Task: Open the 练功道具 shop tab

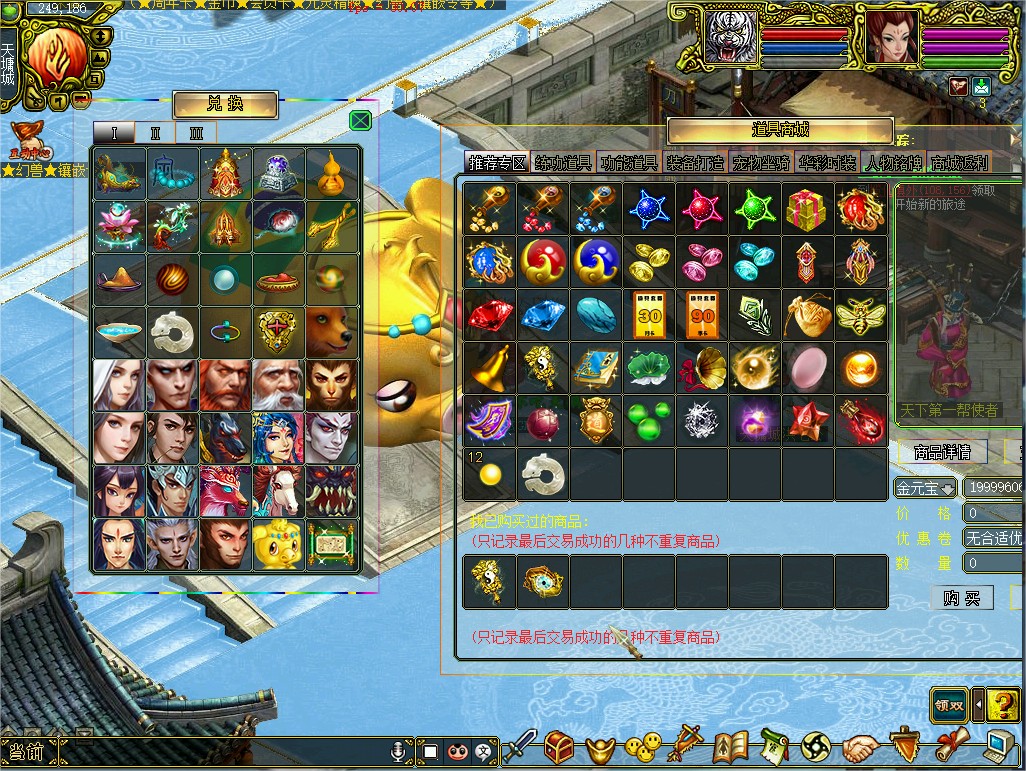Action: tap(563, 163)
